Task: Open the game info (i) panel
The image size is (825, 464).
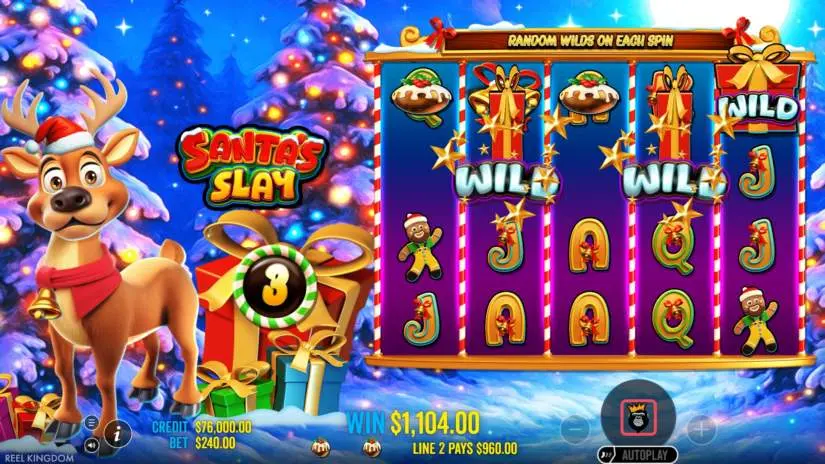Action: coord(115,433)
